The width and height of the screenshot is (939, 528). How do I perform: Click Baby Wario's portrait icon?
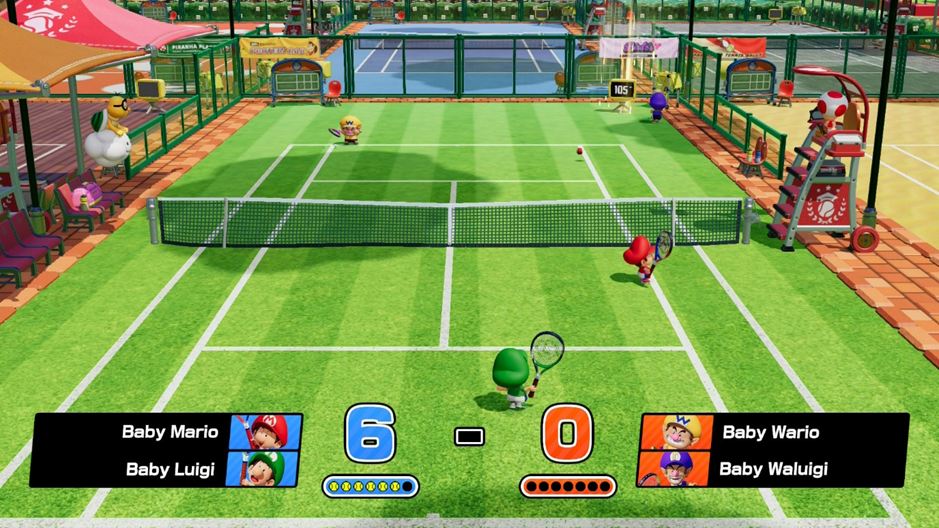676,432
